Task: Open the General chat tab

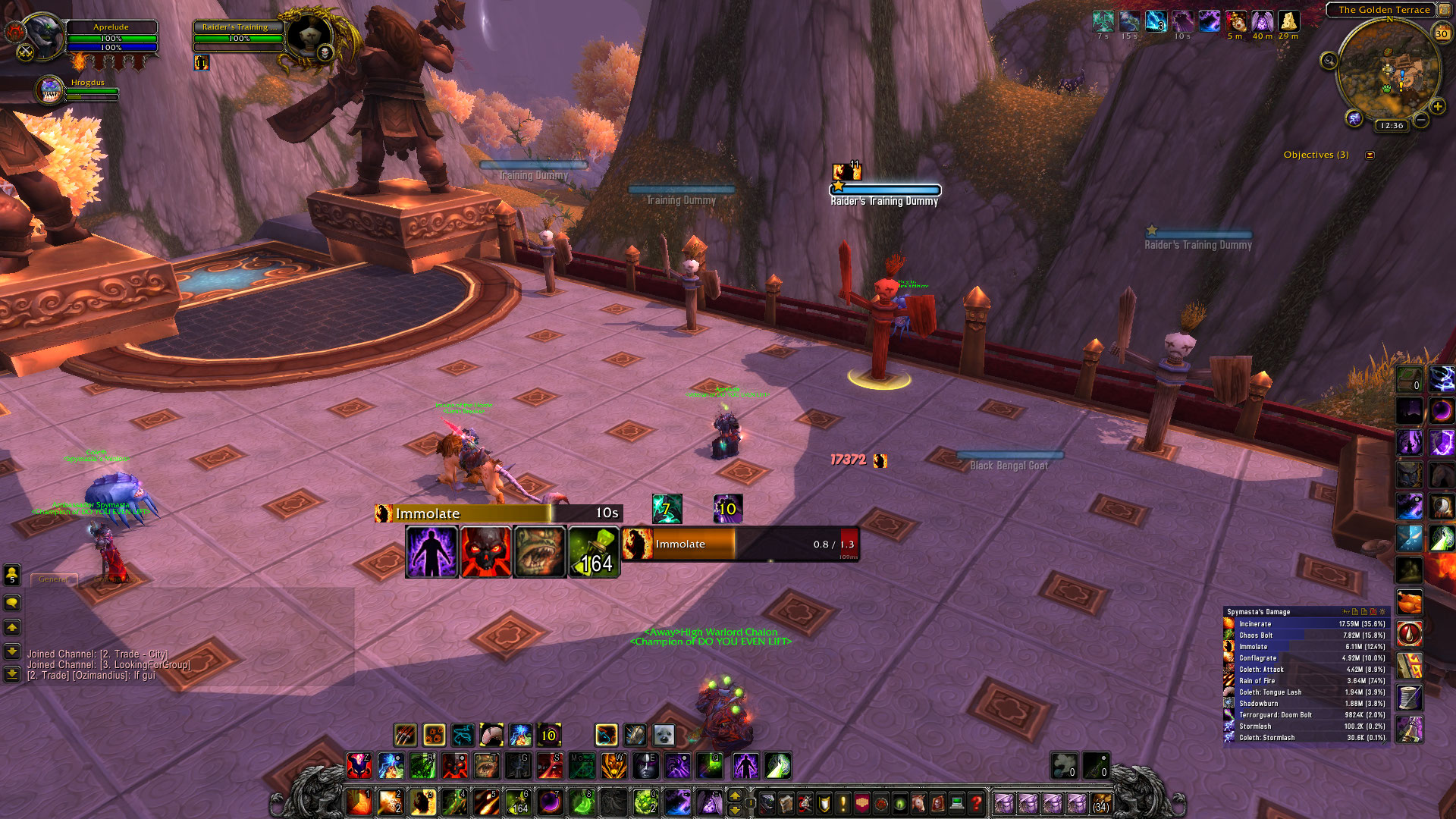Action: pos(53,579)
